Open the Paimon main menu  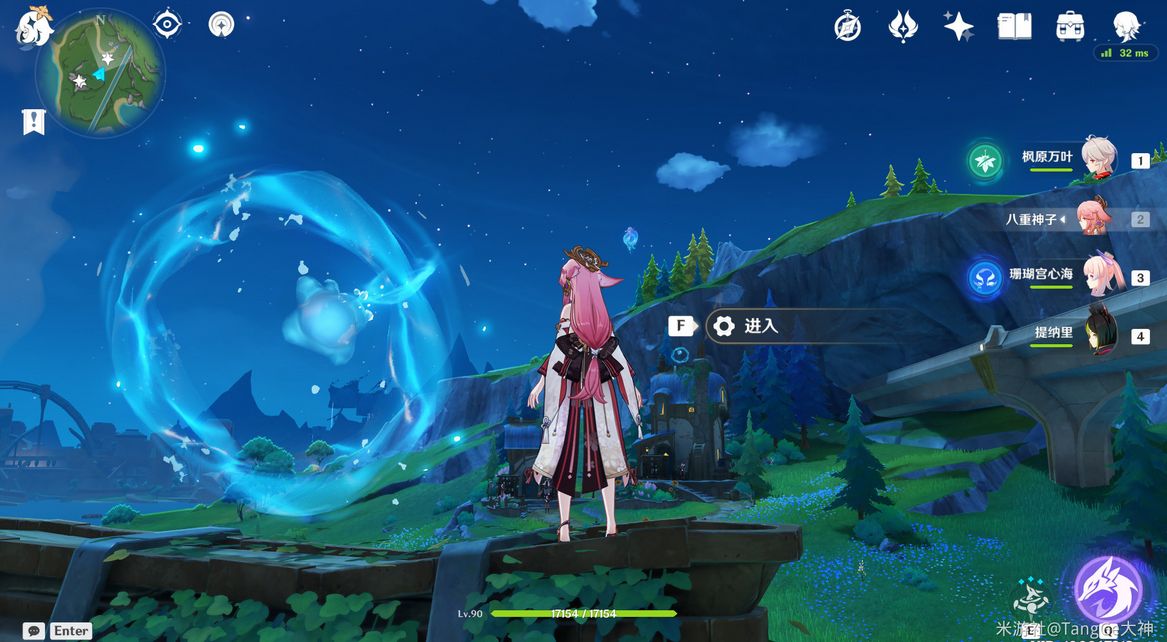(x=34, y=26)
